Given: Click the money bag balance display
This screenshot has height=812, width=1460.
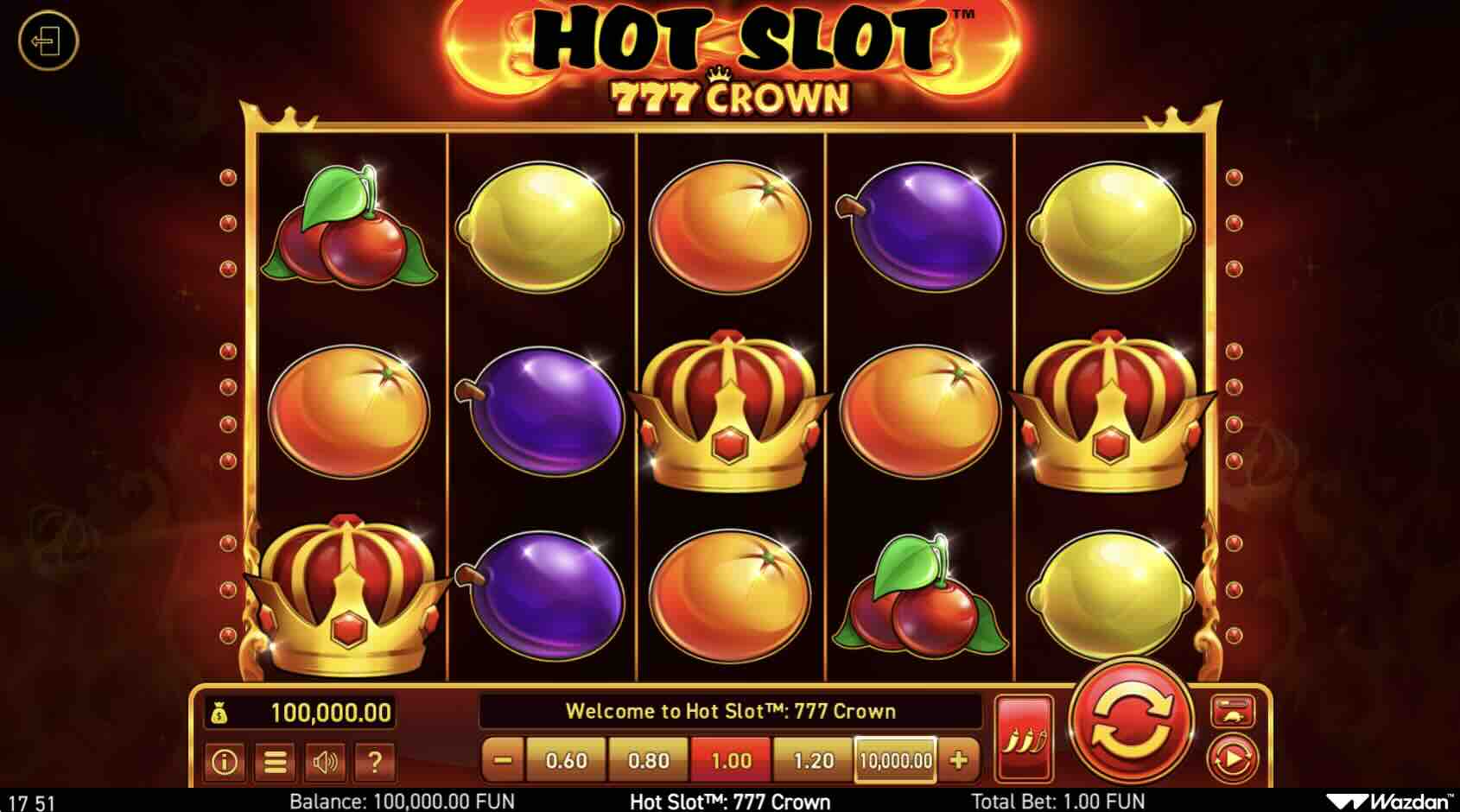Looking at the screenshot, I should (x=298, y=714).
